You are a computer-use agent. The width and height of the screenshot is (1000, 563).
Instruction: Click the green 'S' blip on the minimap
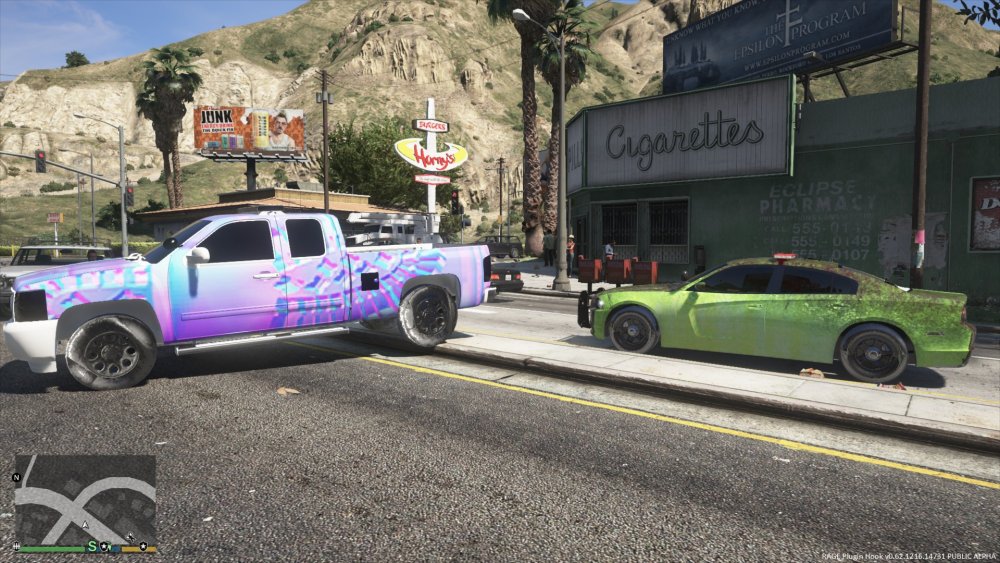[92, 546]
